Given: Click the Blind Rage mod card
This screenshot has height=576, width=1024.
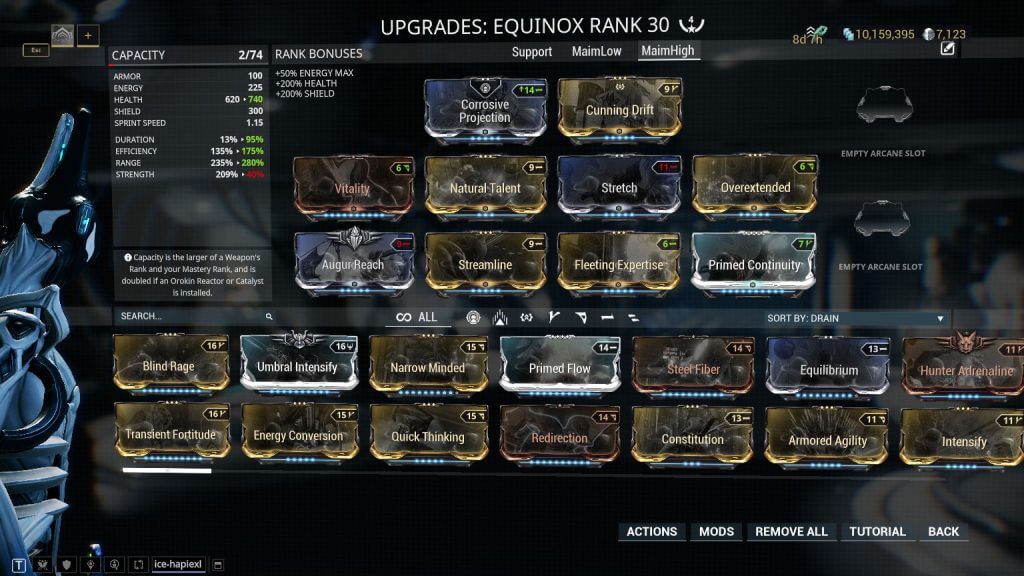Looking at the screenshot, I should (169, 364).
